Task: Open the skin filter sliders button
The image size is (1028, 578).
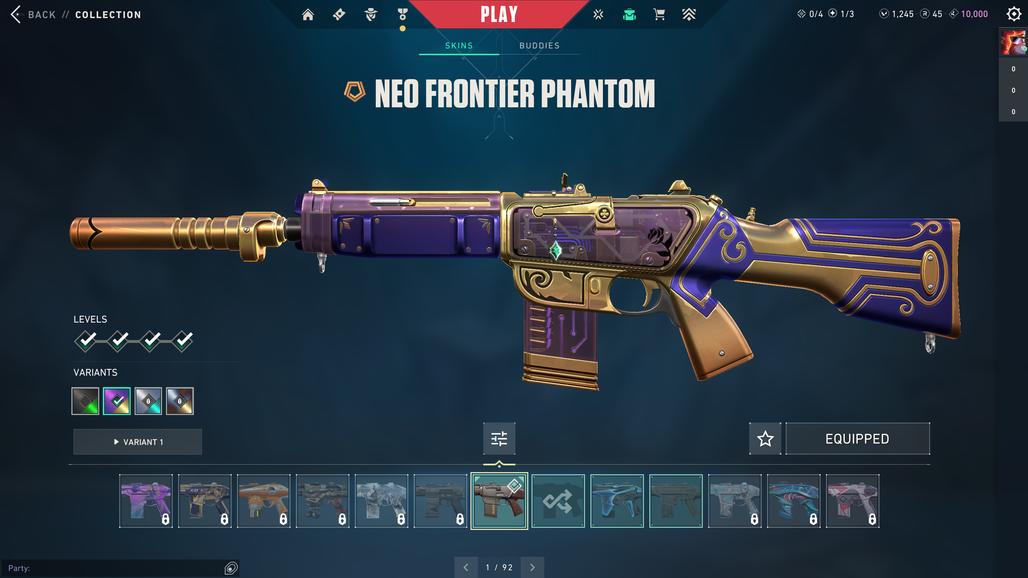Action: point(499,439)
